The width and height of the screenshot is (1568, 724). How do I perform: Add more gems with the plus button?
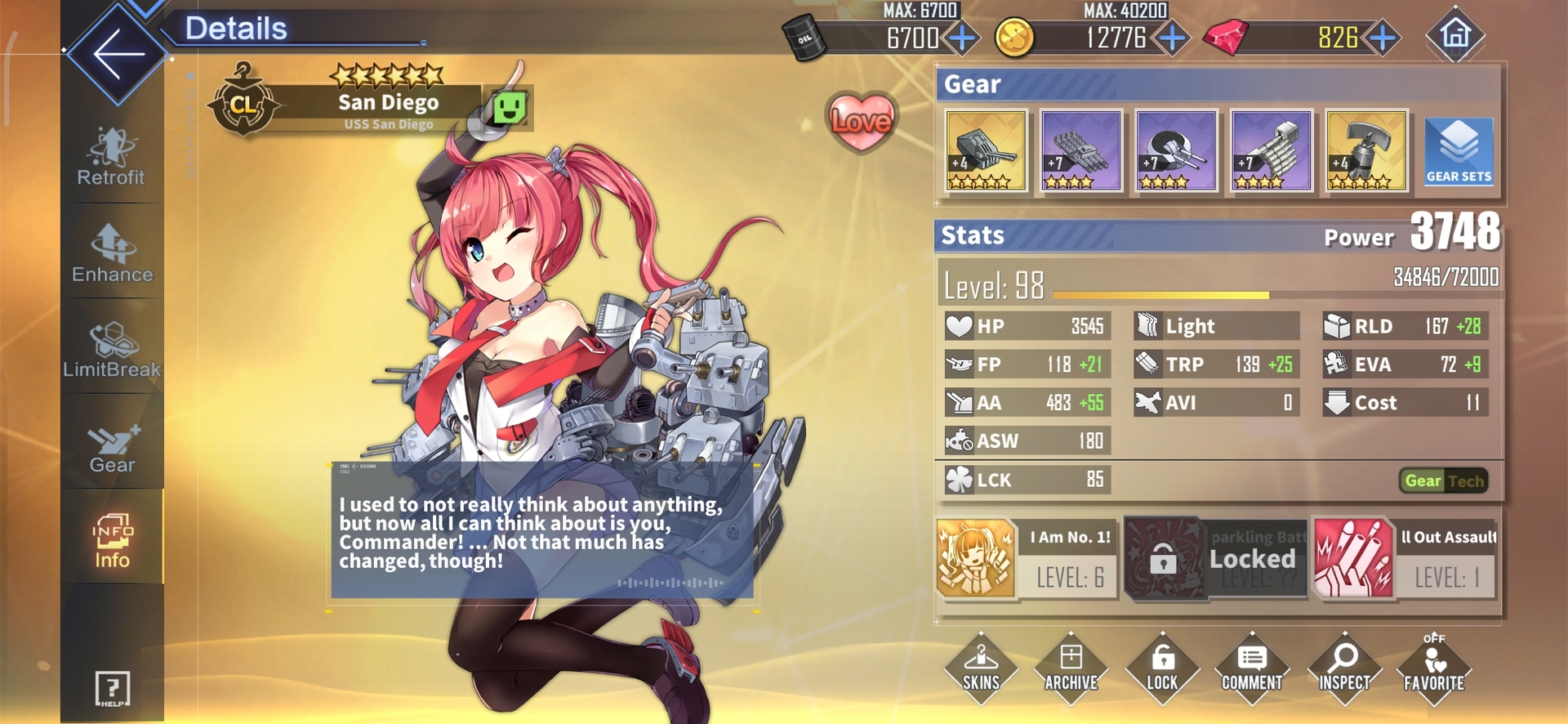[1383, 38]
